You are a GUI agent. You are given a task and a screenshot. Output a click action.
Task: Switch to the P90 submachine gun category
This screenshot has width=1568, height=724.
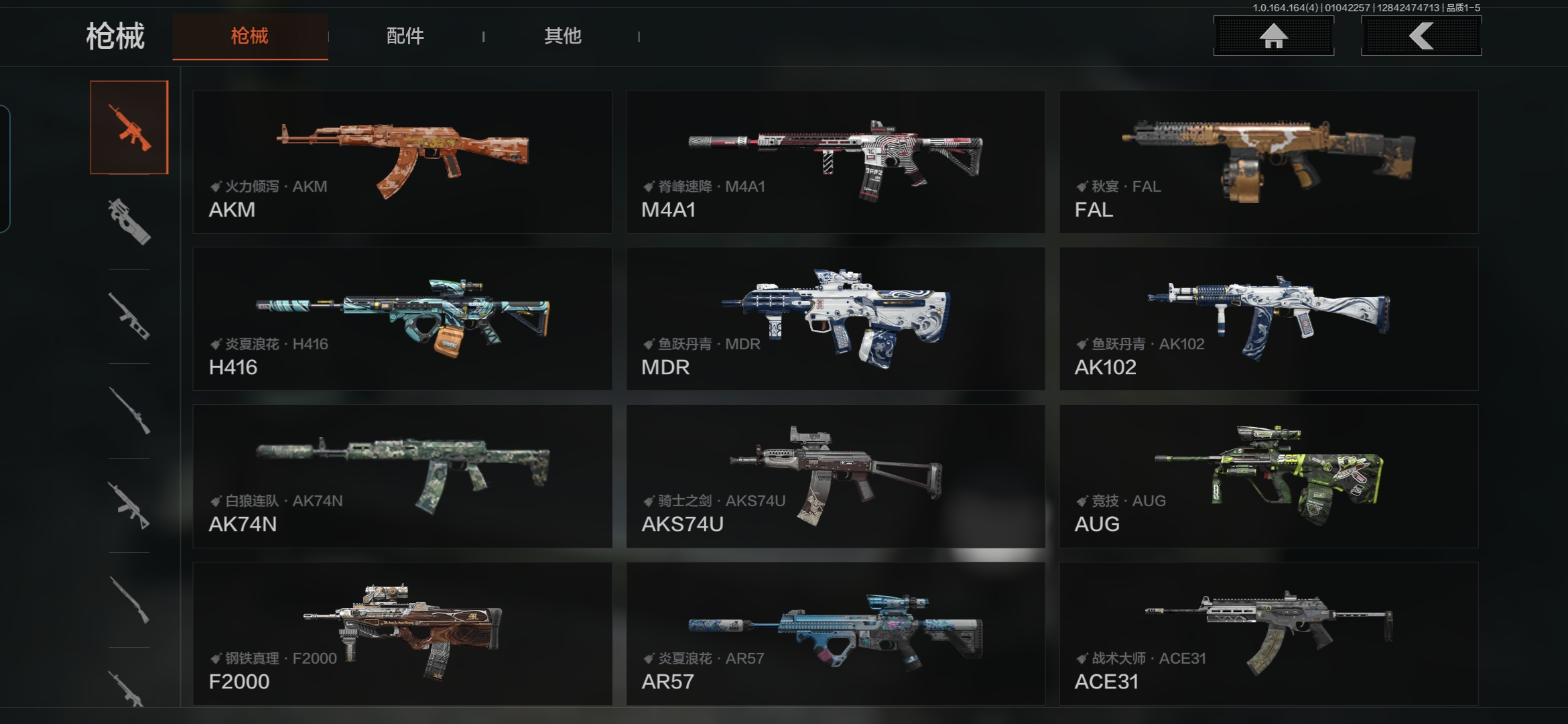[129, 221]
